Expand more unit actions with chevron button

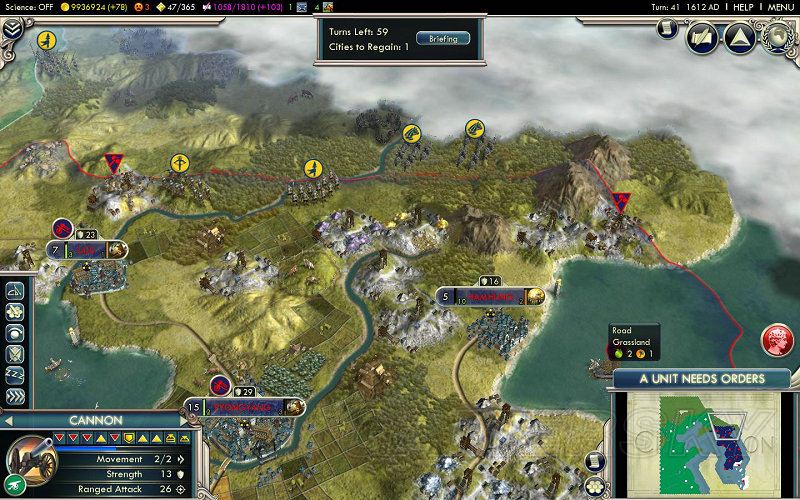click(15, 396)
